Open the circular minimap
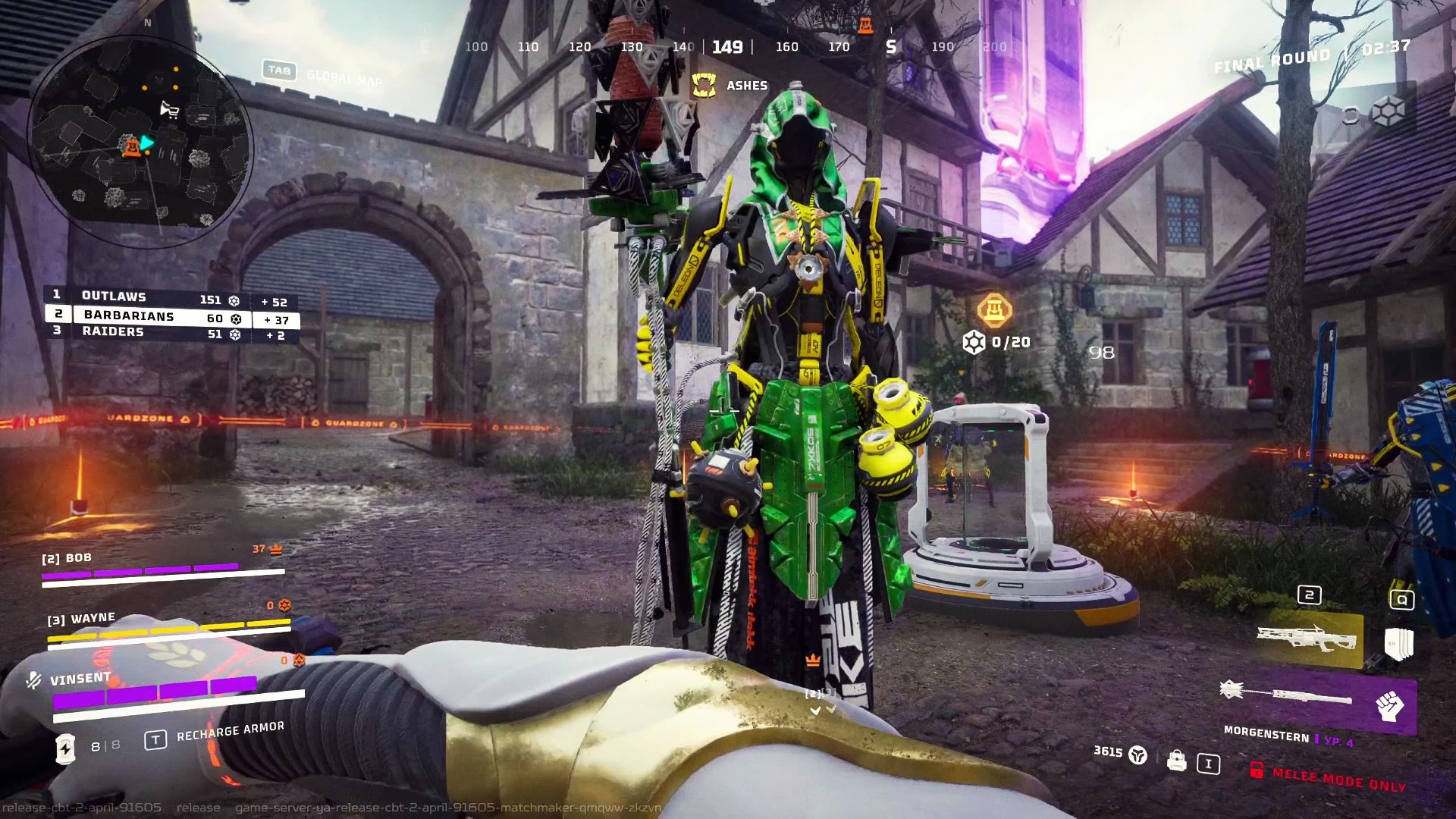 coord(140,140)
